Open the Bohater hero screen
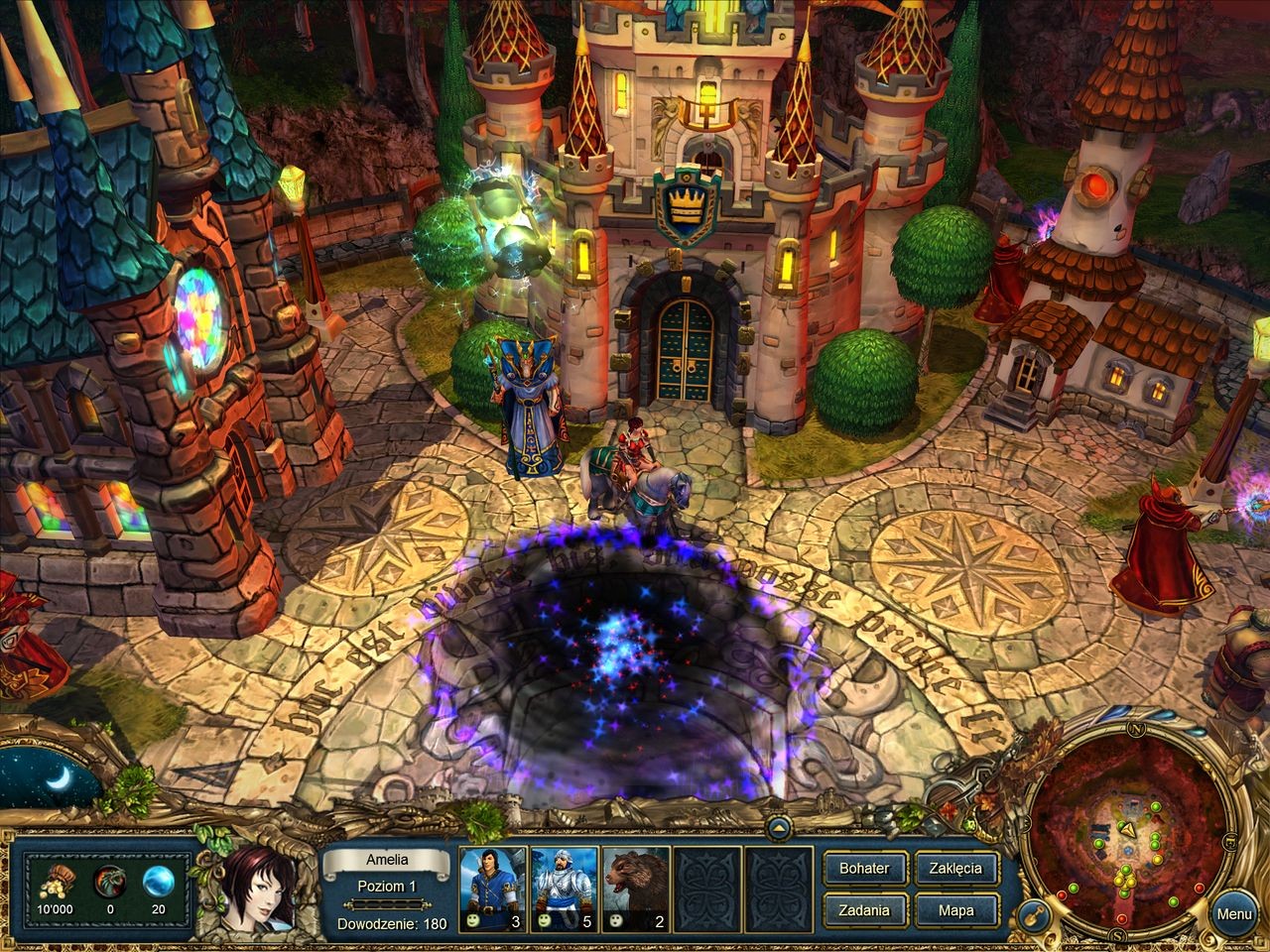The height and width of the screenshot is (952, 1270). point(864,868)
